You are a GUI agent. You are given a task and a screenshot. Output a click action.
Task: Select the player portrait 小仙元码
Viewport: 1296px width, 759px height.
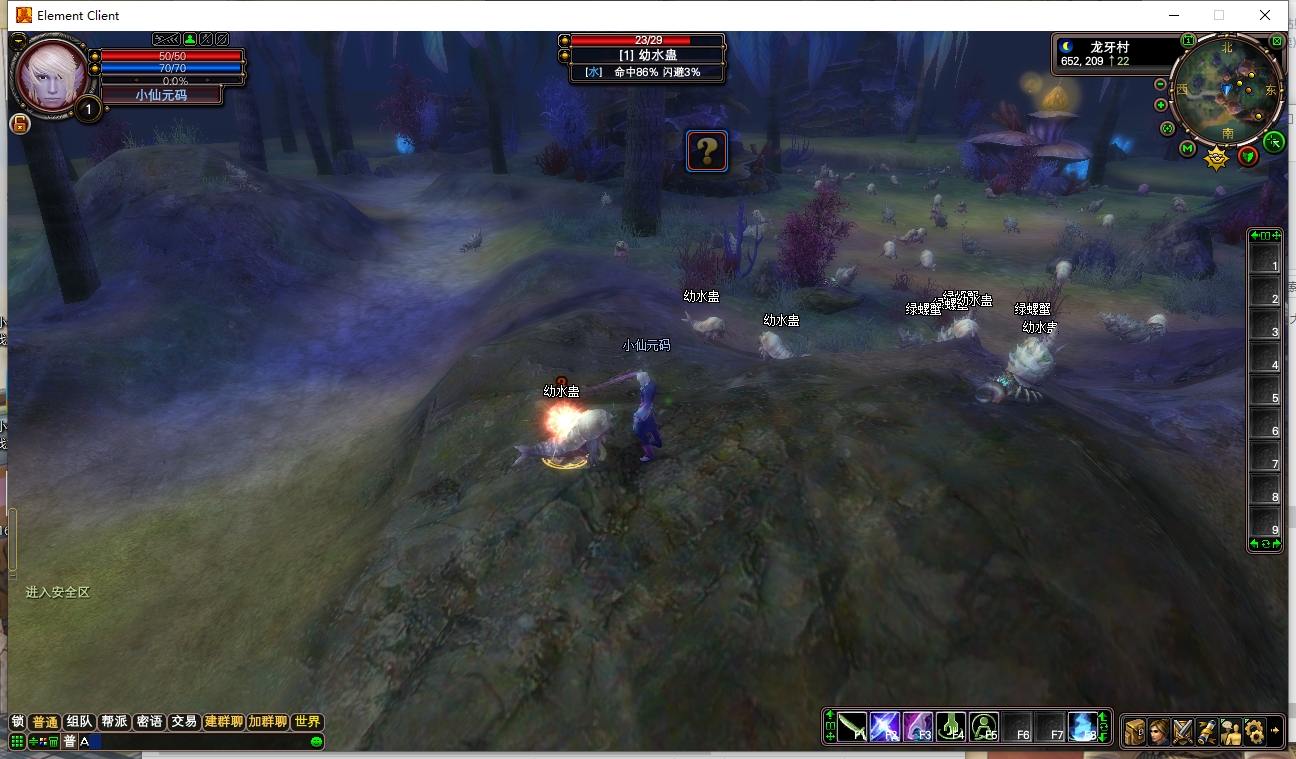click(x=50, y=75)
